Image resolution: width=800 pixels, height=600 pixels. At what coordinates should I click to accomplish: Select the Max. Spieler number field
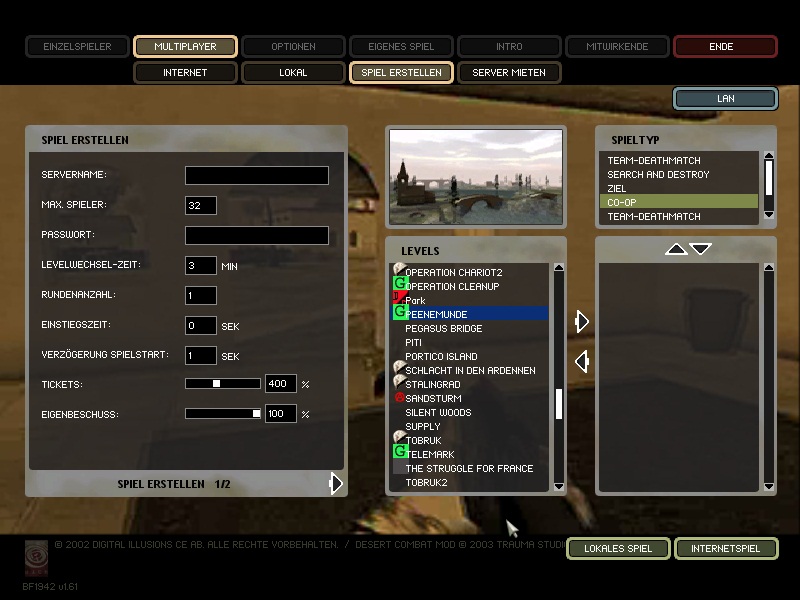[x=201, y=205]
